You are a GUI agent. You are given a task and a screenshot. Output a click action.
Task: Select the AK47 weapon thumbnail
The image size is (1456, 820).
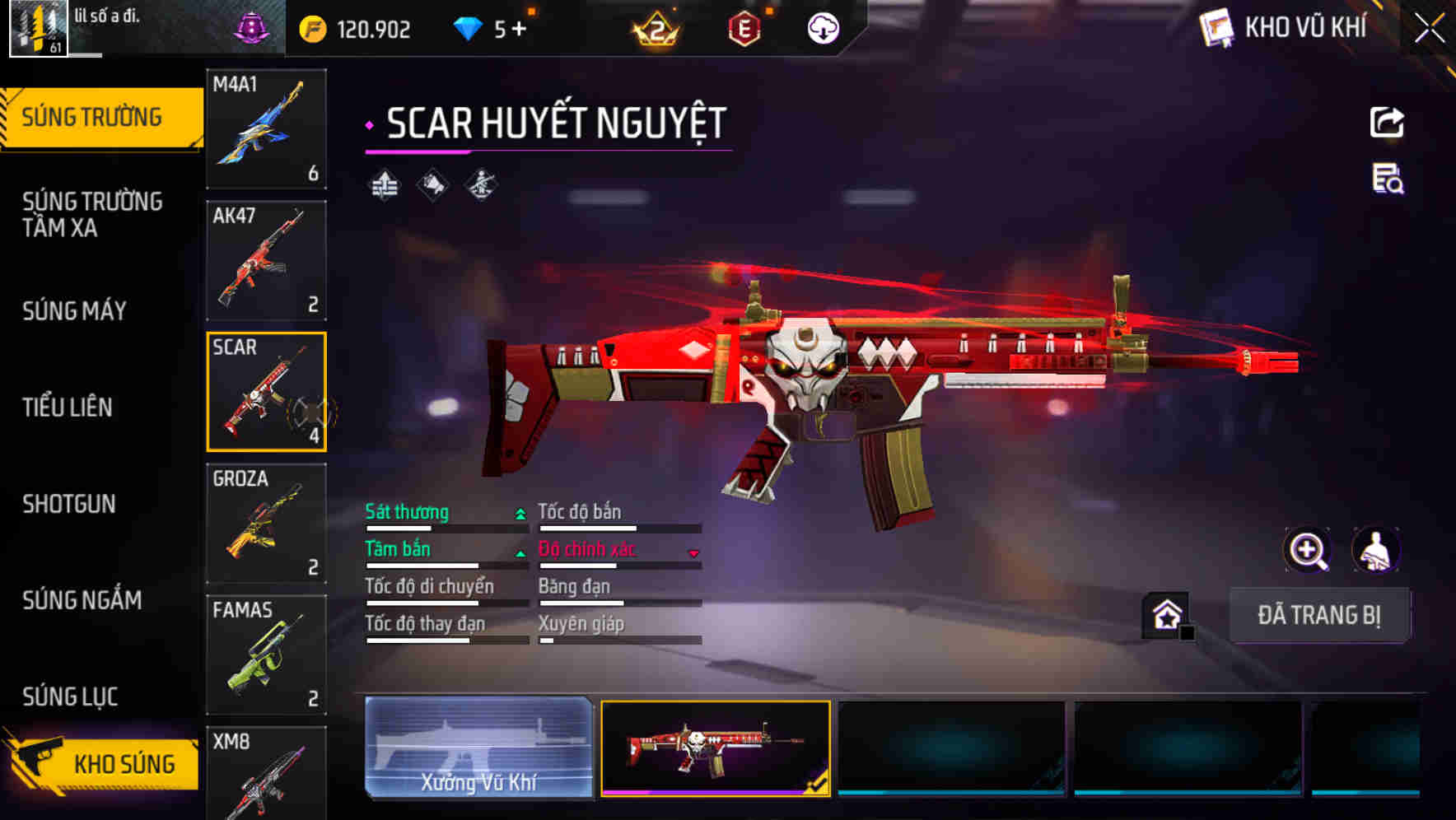click(266, 260)
